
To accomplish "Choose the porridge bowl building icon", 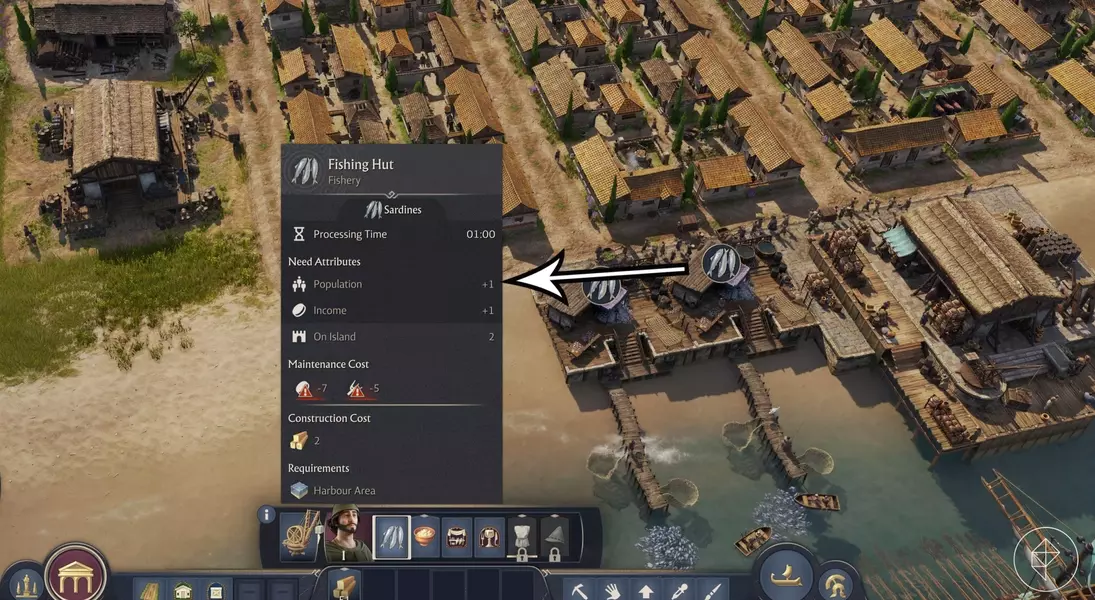I will [424, 537].
